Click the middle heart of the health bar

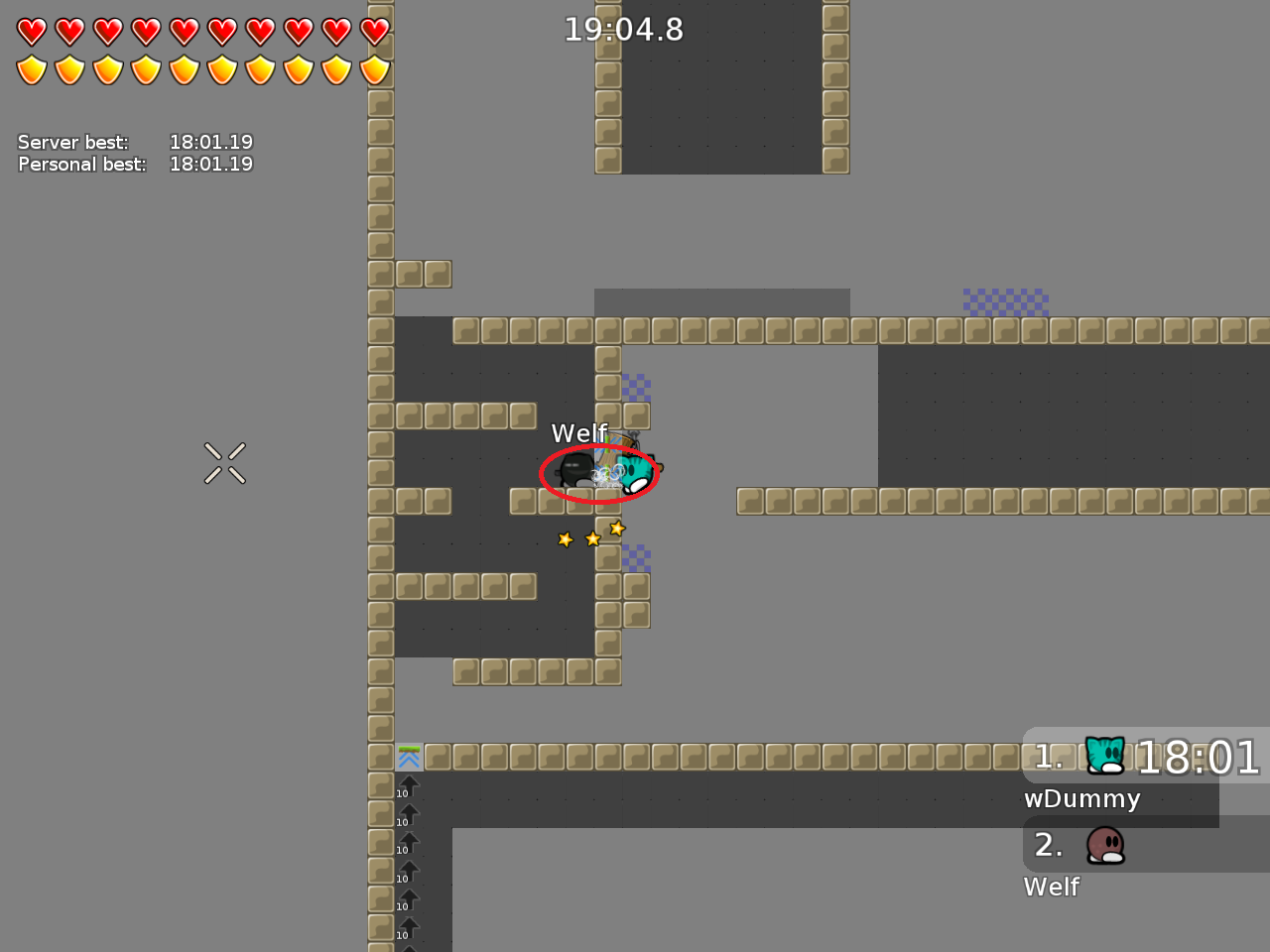coord(185,31)
